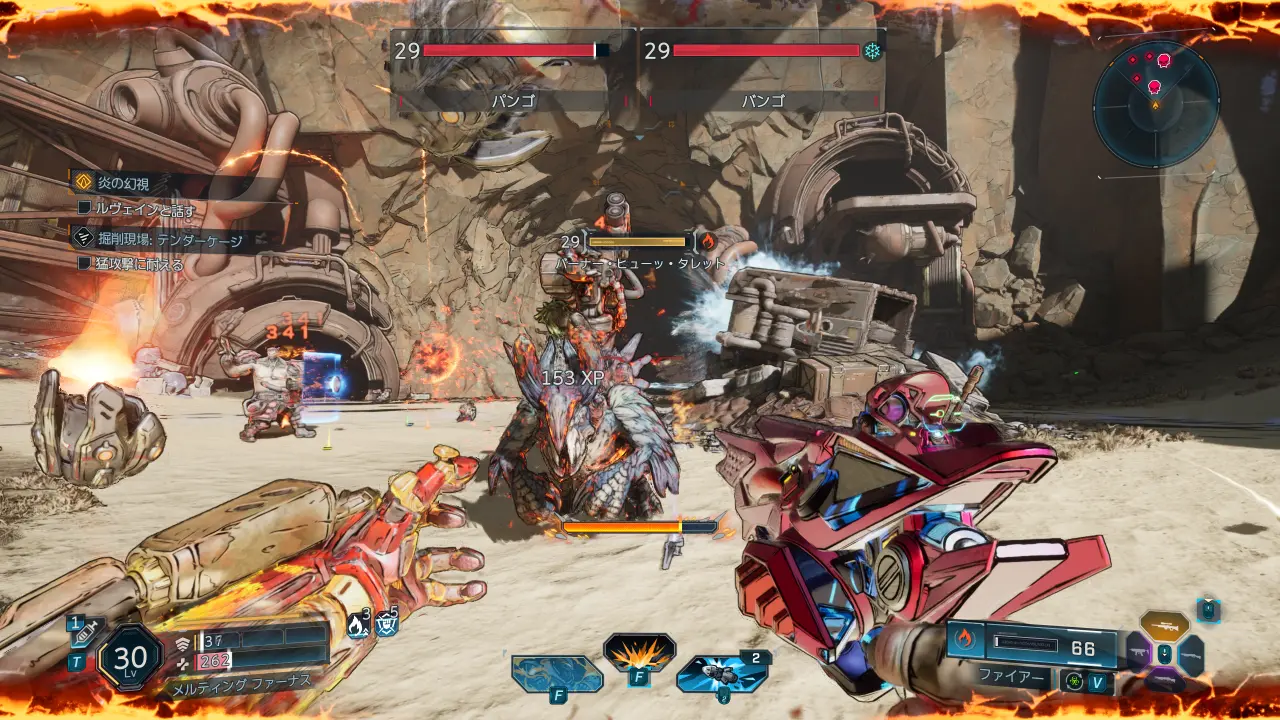The width and height of the screenshot is (1280, 720).
Task: Open the circular minimap radar
Action: click(1156, 103)
